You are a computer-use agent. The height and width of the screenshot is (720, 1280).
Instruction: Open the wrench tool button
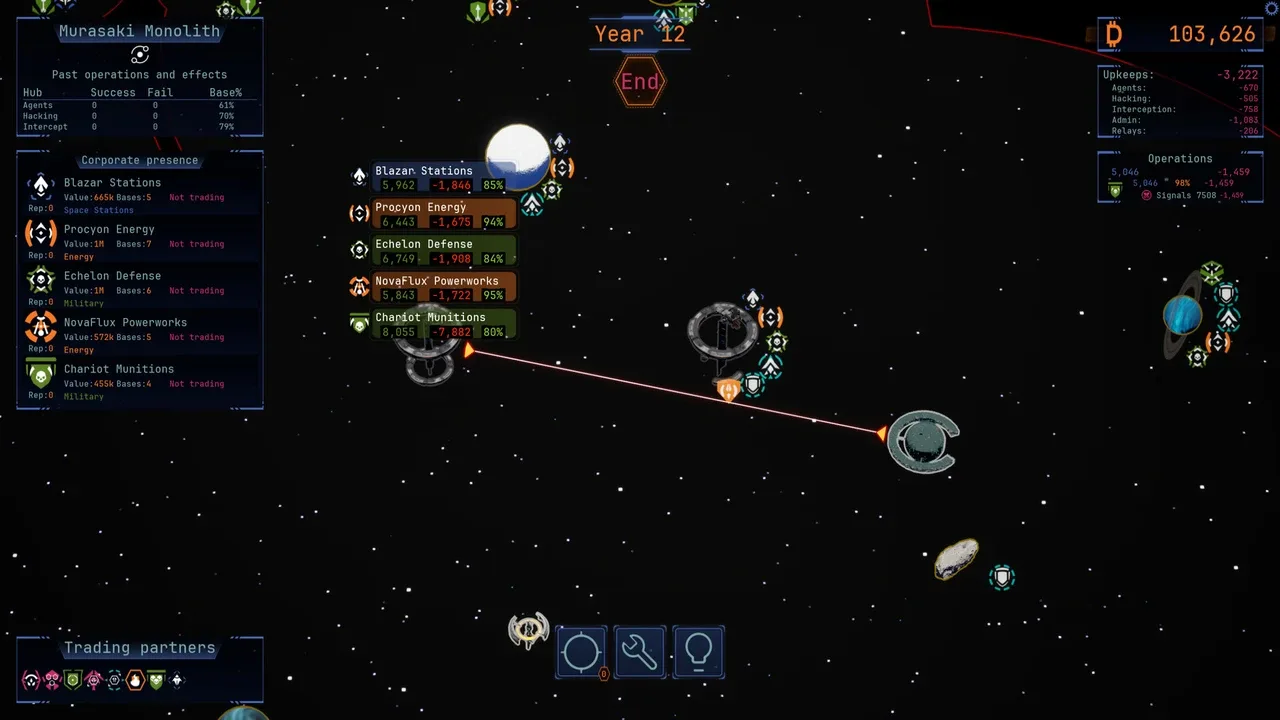pos(640,652)
